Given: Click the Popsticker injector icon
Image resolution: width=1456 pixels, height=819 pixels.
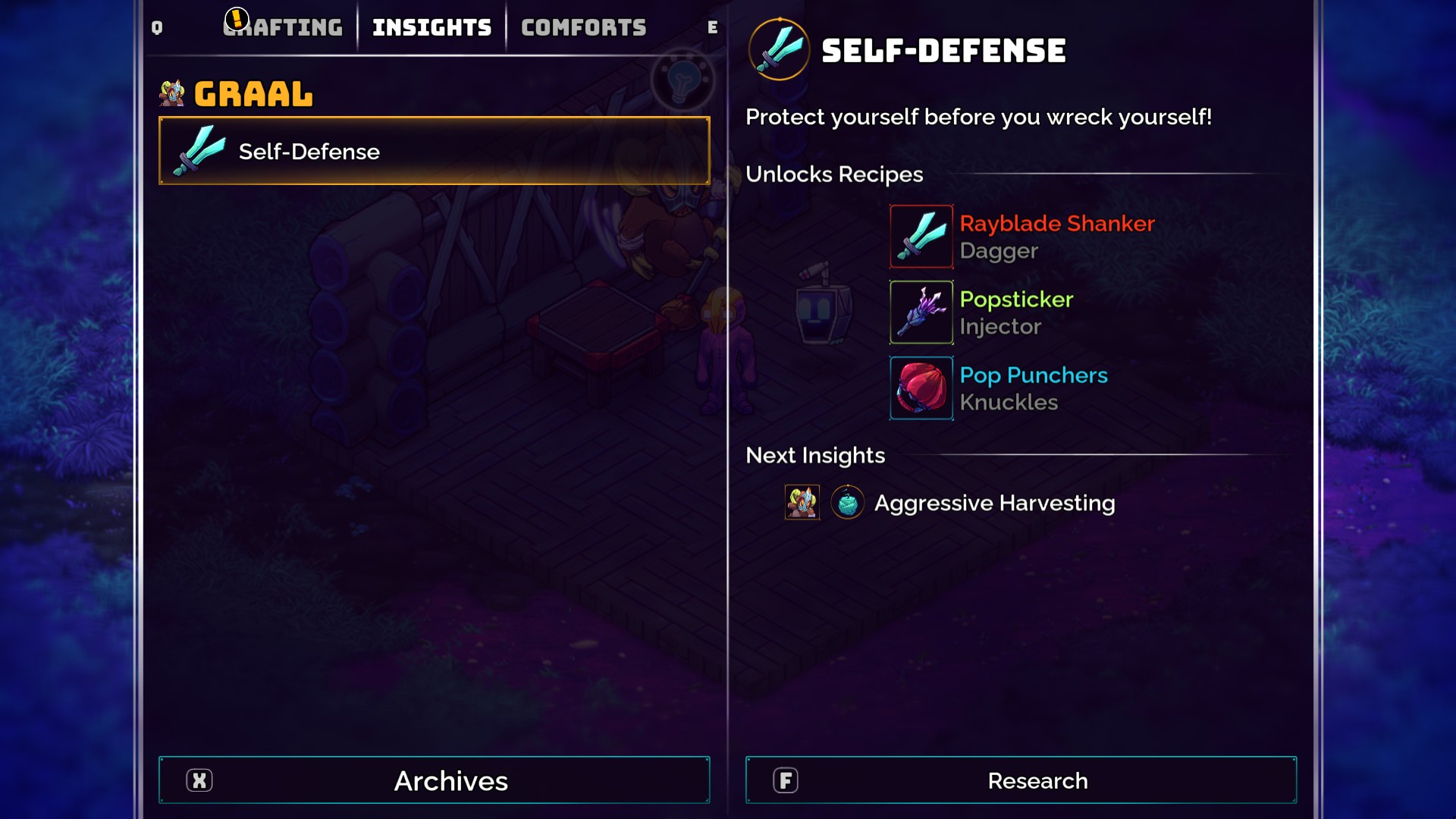Looking at the screenshot, I should (x=921, y=312).
